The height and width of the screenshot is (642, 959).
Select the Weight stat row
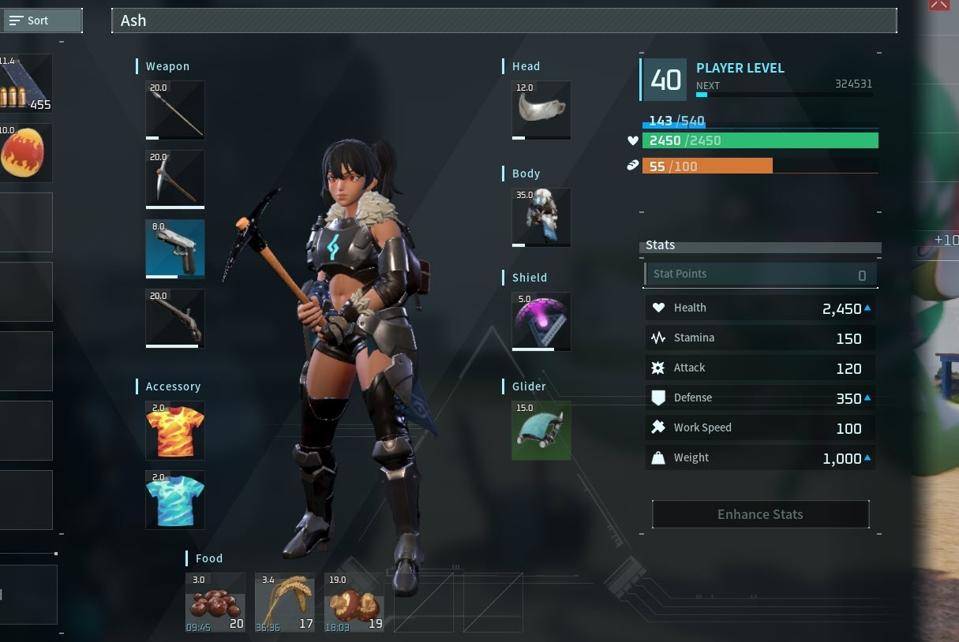[760, 458]
